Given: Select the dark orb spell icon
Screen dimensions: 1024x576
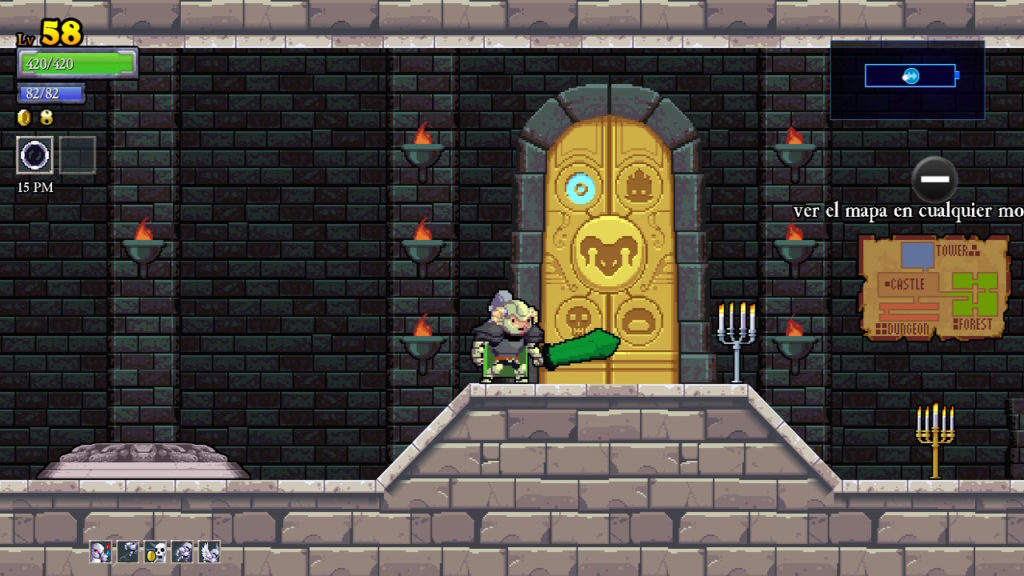Looking at the screenshot, I should click(35, 155).
